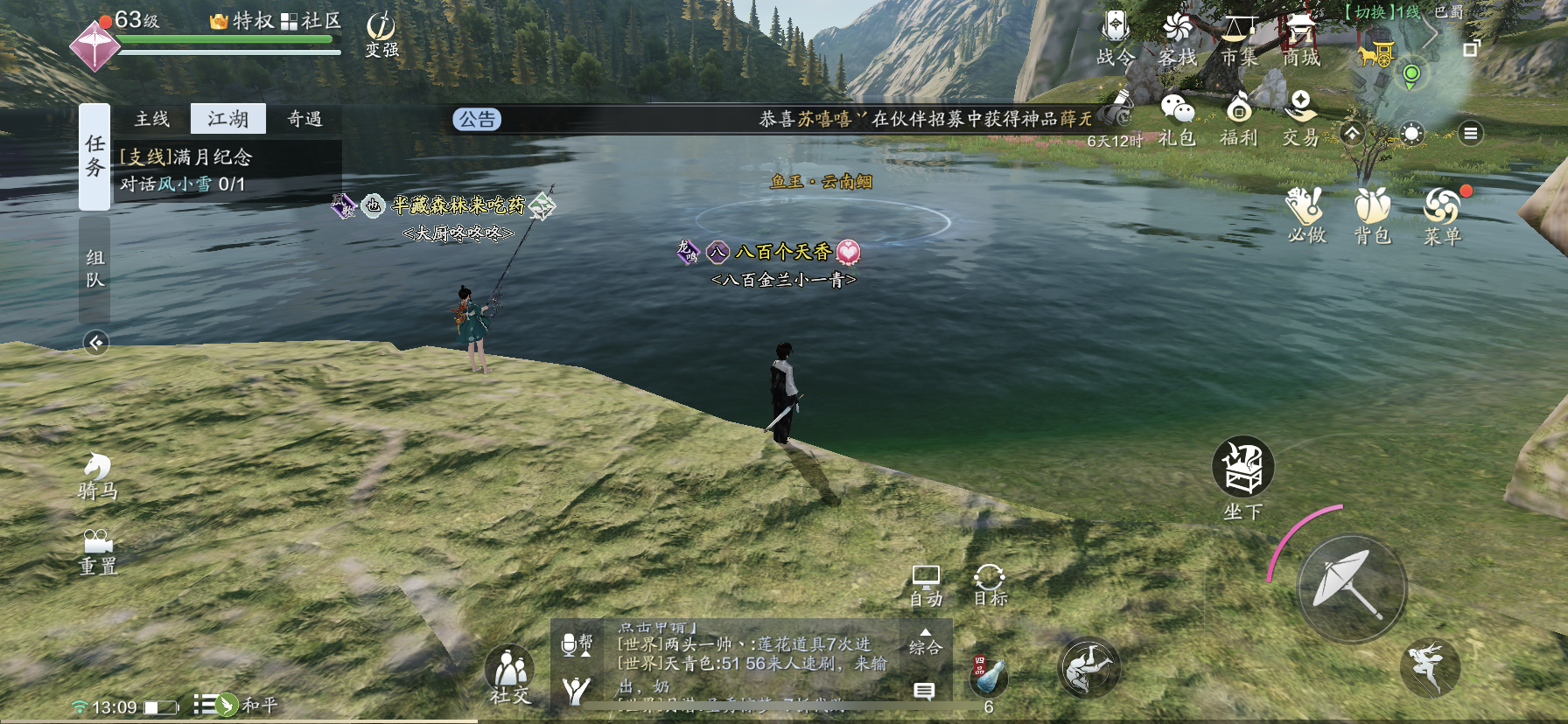
Task: Open the 背包 backpack
Action: 1372,215
